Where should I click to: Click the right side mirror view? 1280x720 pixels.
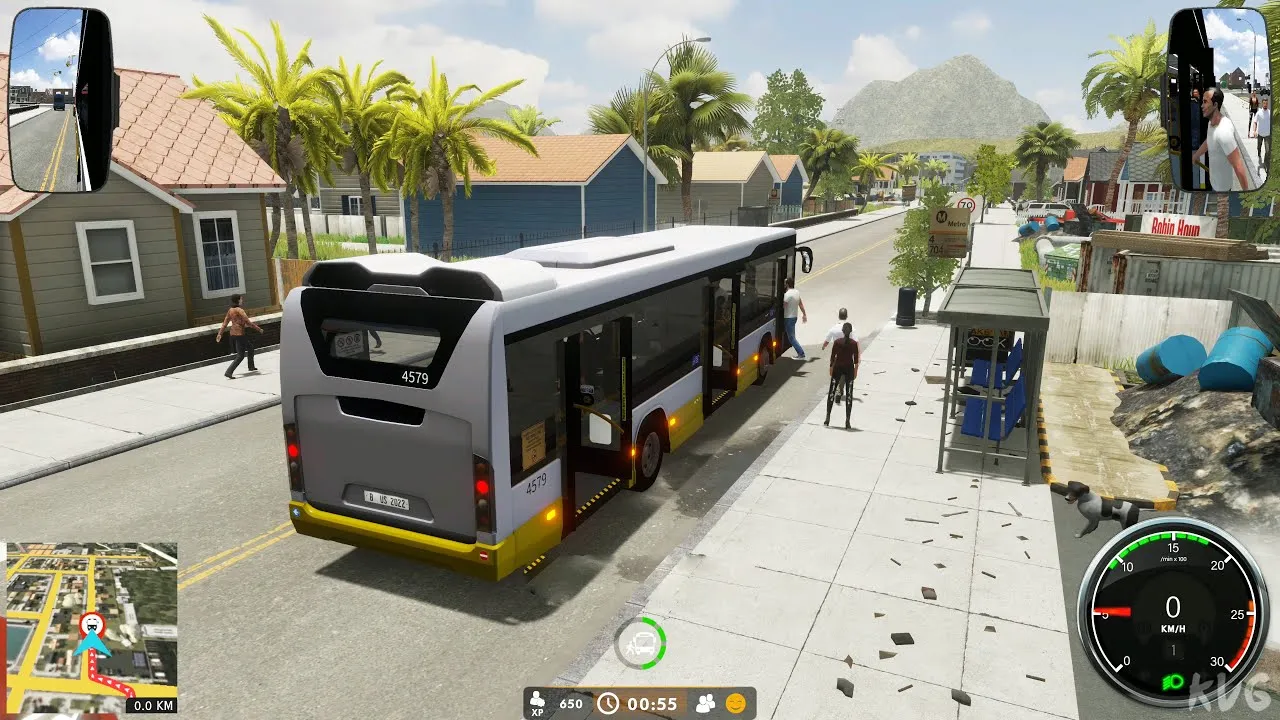(1217, 99)
